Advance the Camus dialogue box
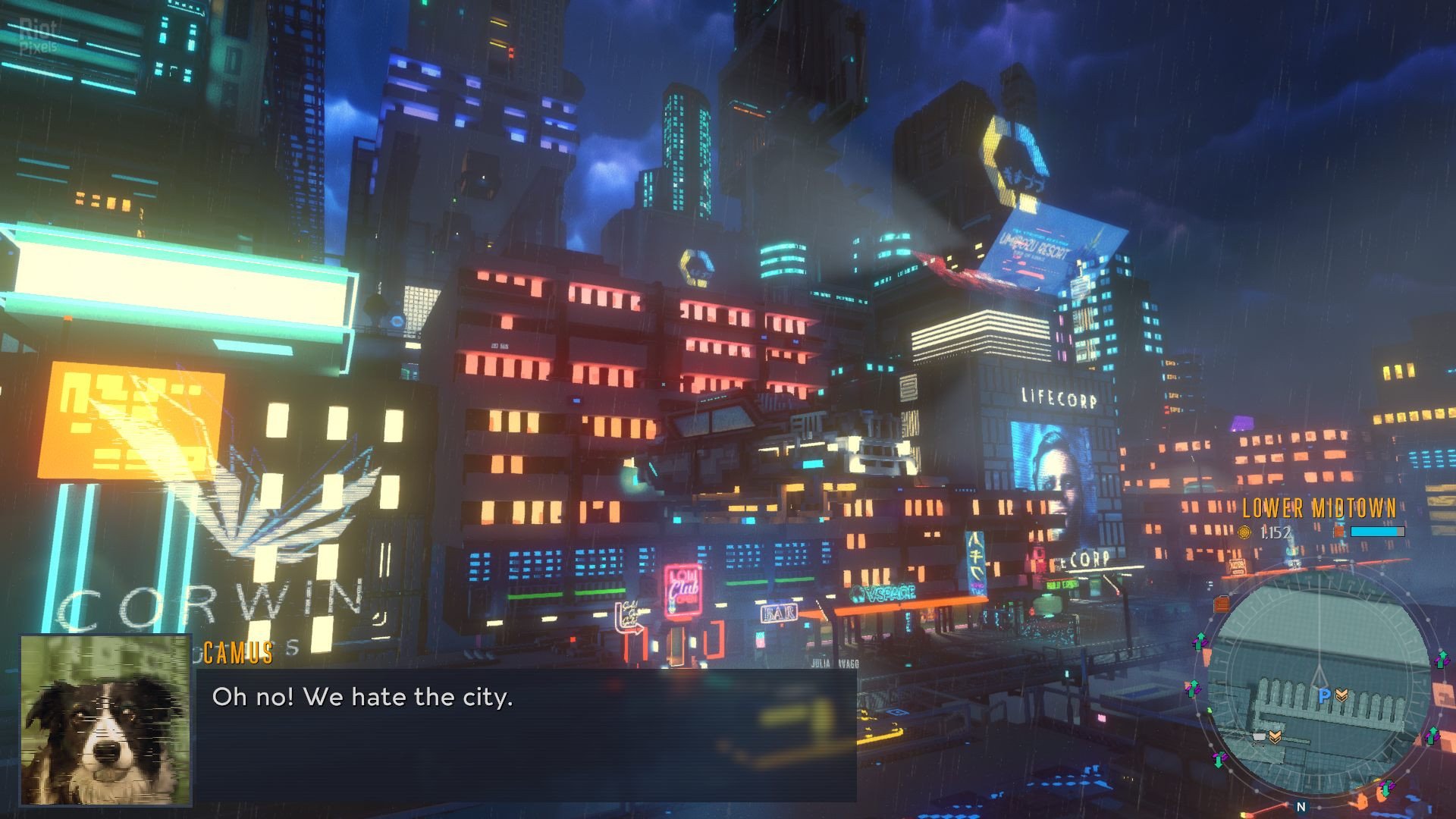The image size is (1456, 819). (x=525, y=734)
